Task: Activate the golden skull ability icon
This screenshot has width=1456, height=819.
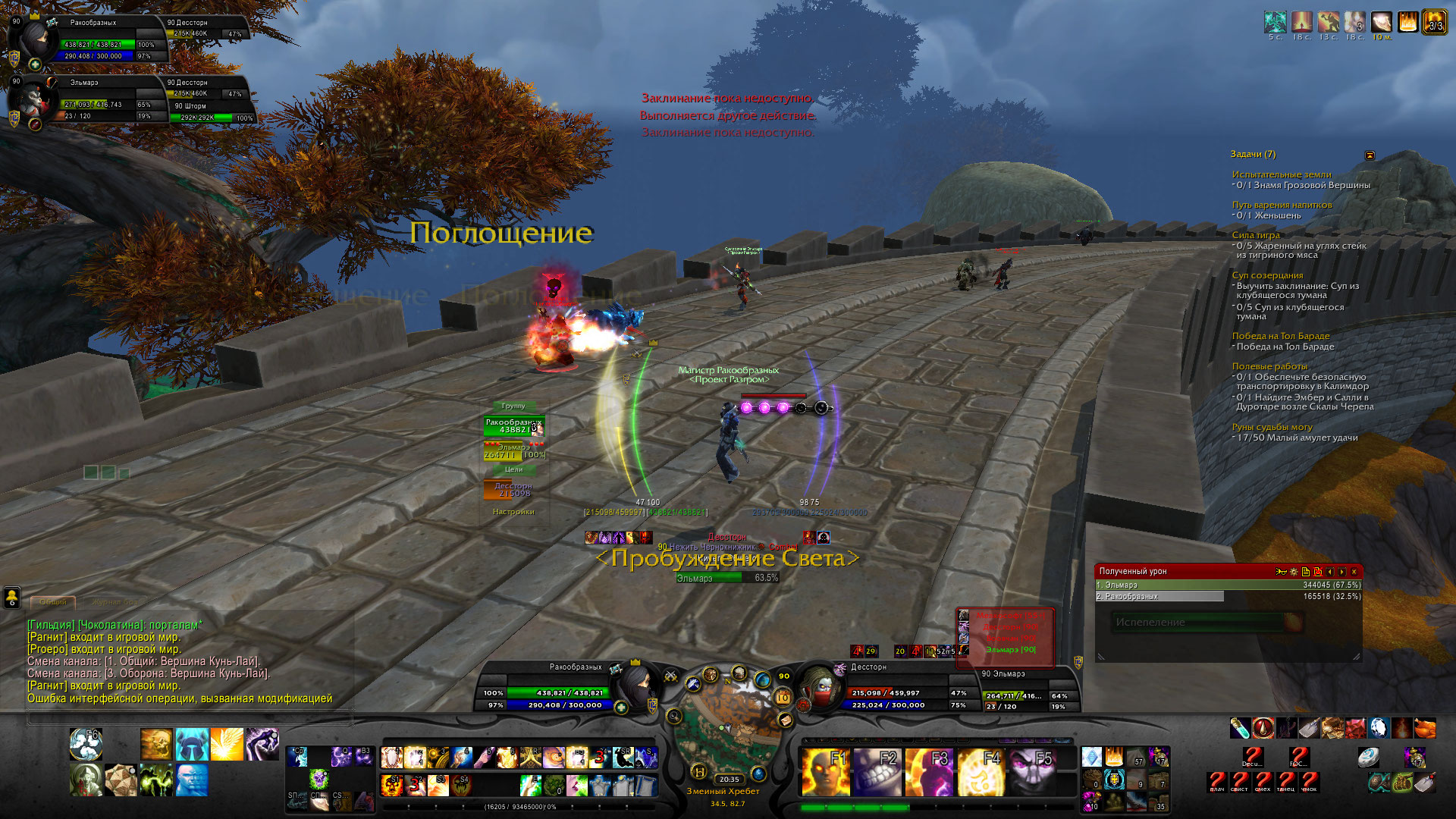Action: pos(156,744)
